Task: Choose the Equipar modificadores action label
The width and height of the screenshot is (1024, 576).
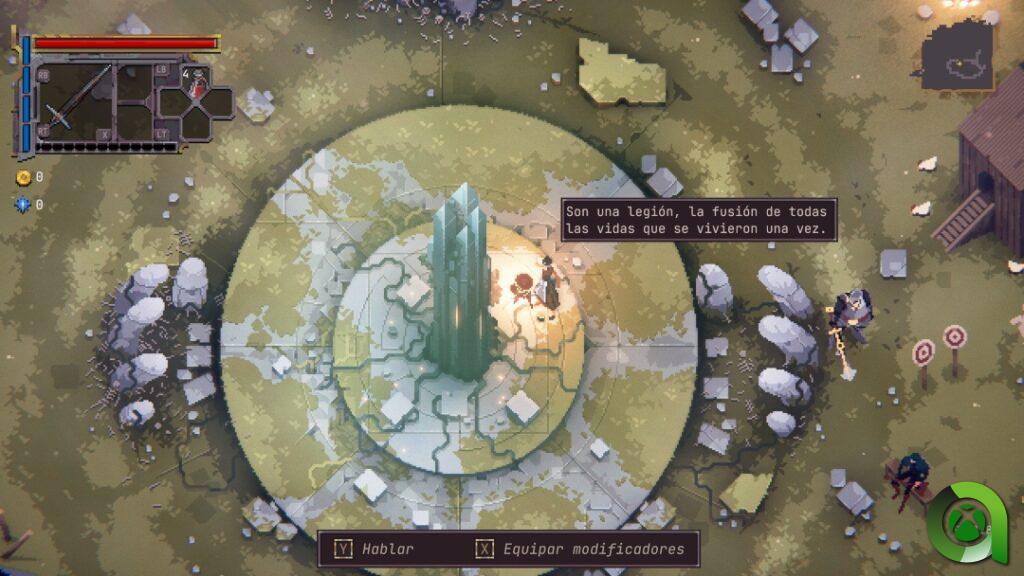Action: tap(594, 549)
